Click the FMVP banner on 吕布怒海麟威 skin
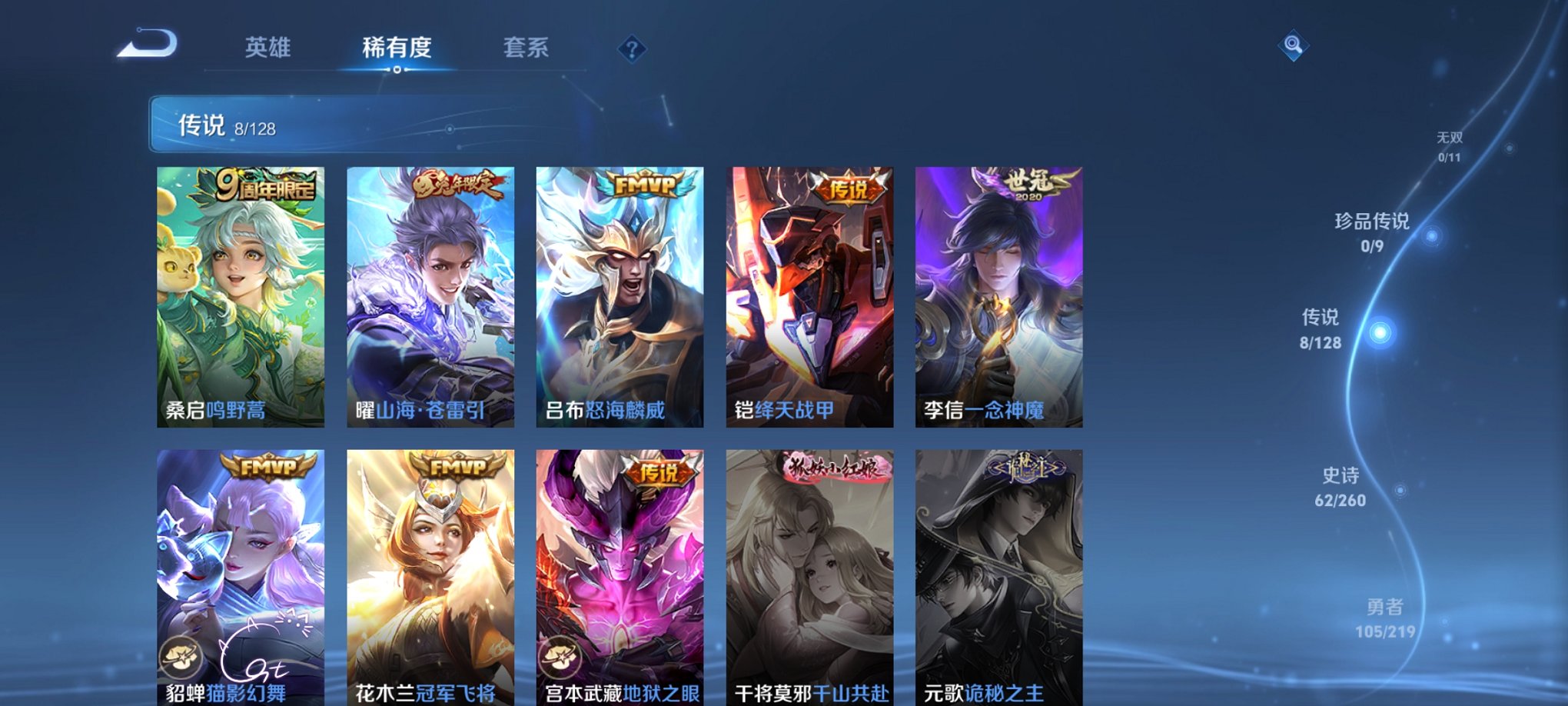The height and width of the screenshot is (706, 1568). pyautogui.click(x=644, y=185)
